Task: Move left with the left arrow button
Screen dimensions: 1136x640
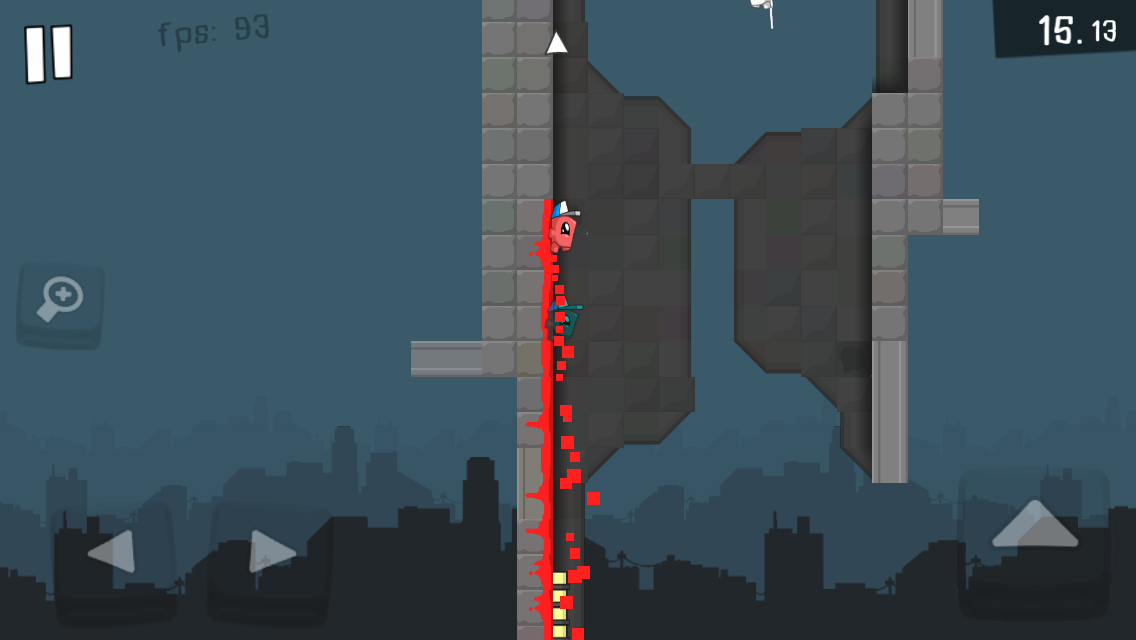Action: click(112, 552)
